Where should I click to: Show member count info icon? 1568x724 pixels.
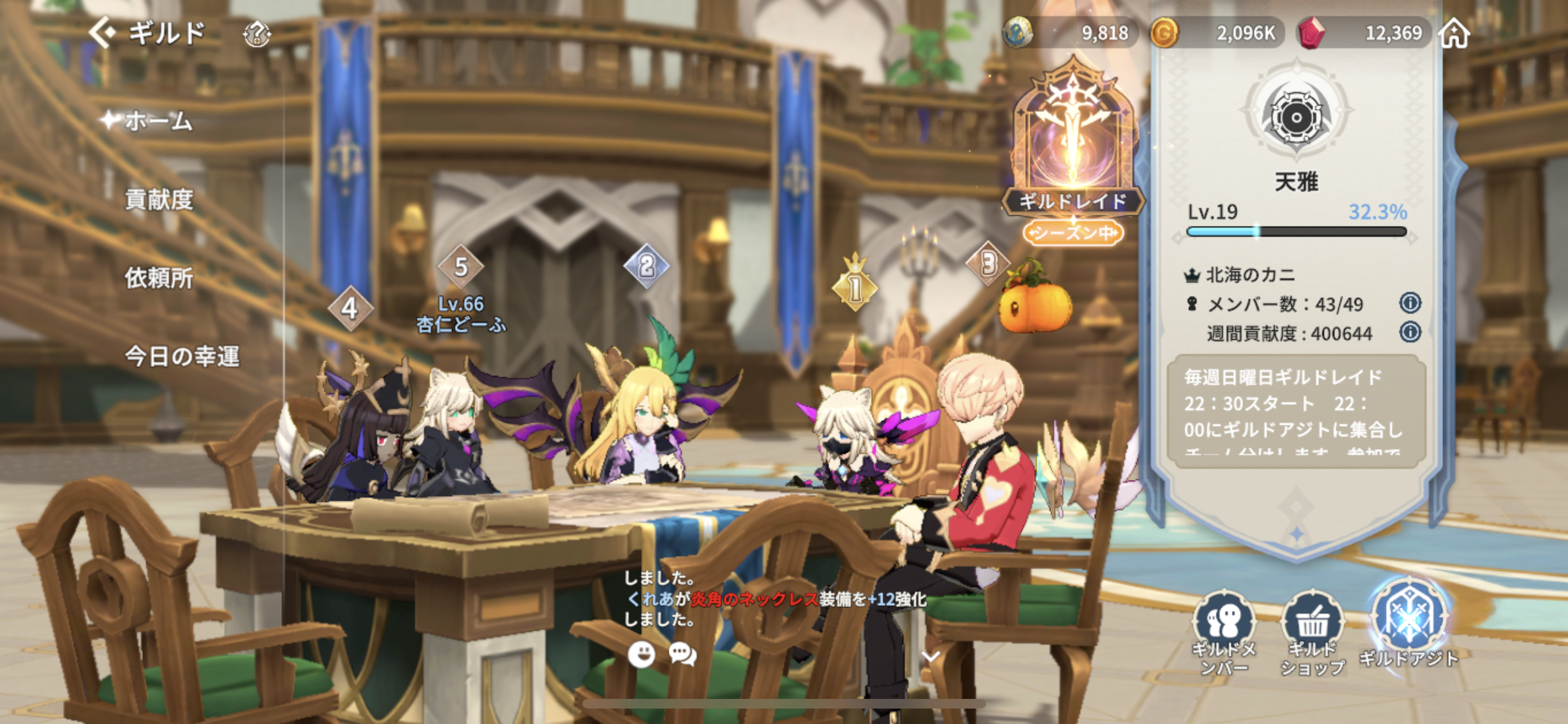[1410, 302]
